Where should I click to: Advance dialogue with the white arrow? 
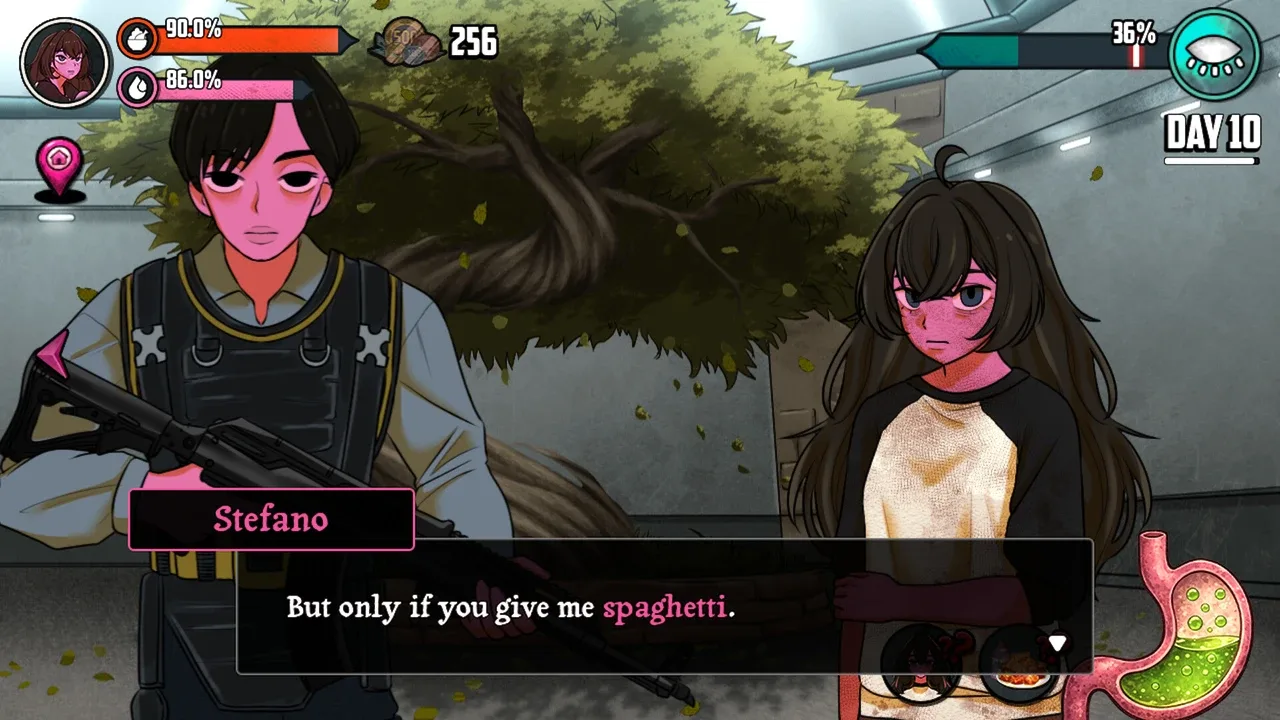pyautogui.click(x=1057, y=643)
